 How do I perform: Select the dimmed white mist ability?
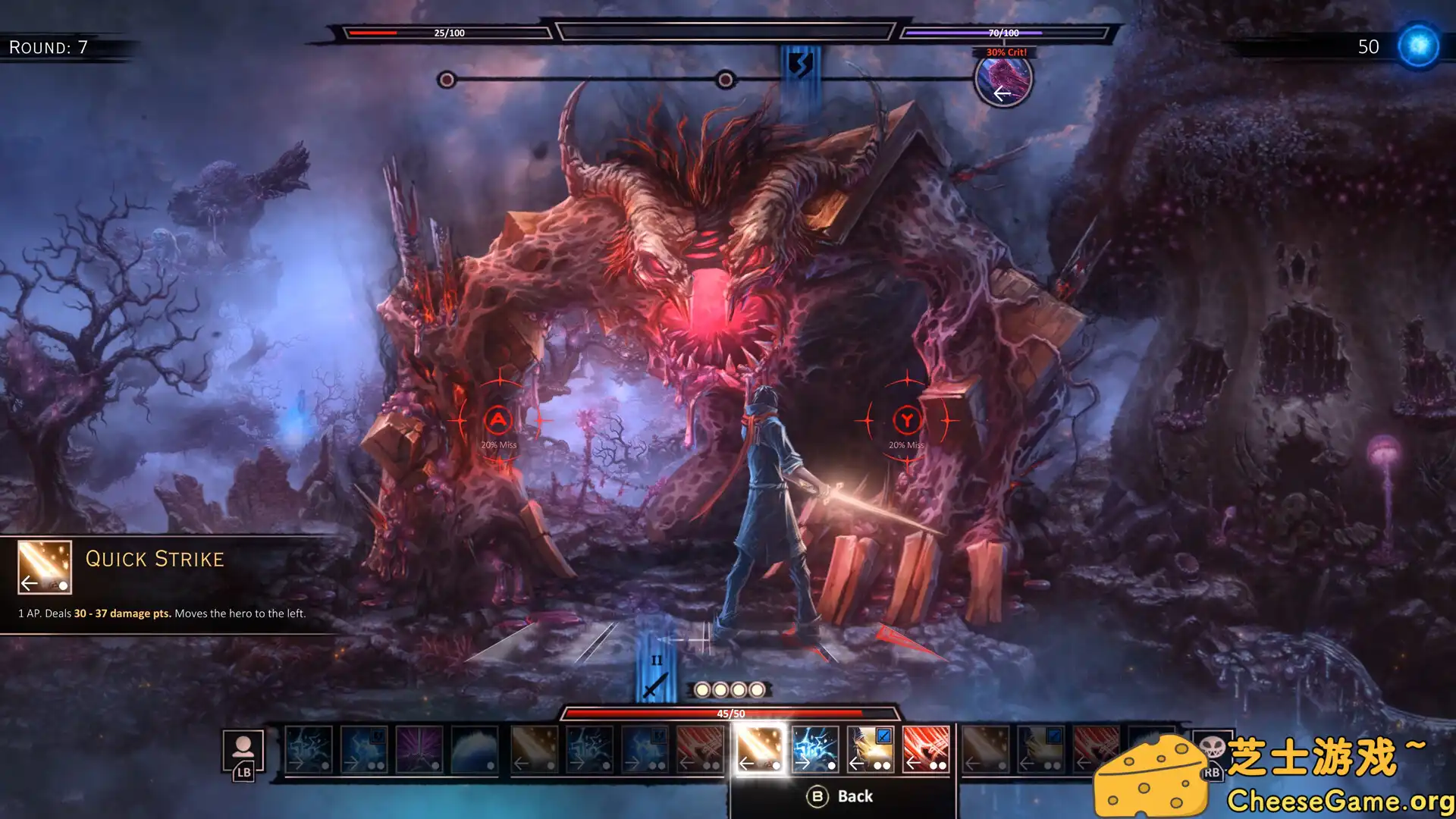pyautogui.click(x=474, y=748)
